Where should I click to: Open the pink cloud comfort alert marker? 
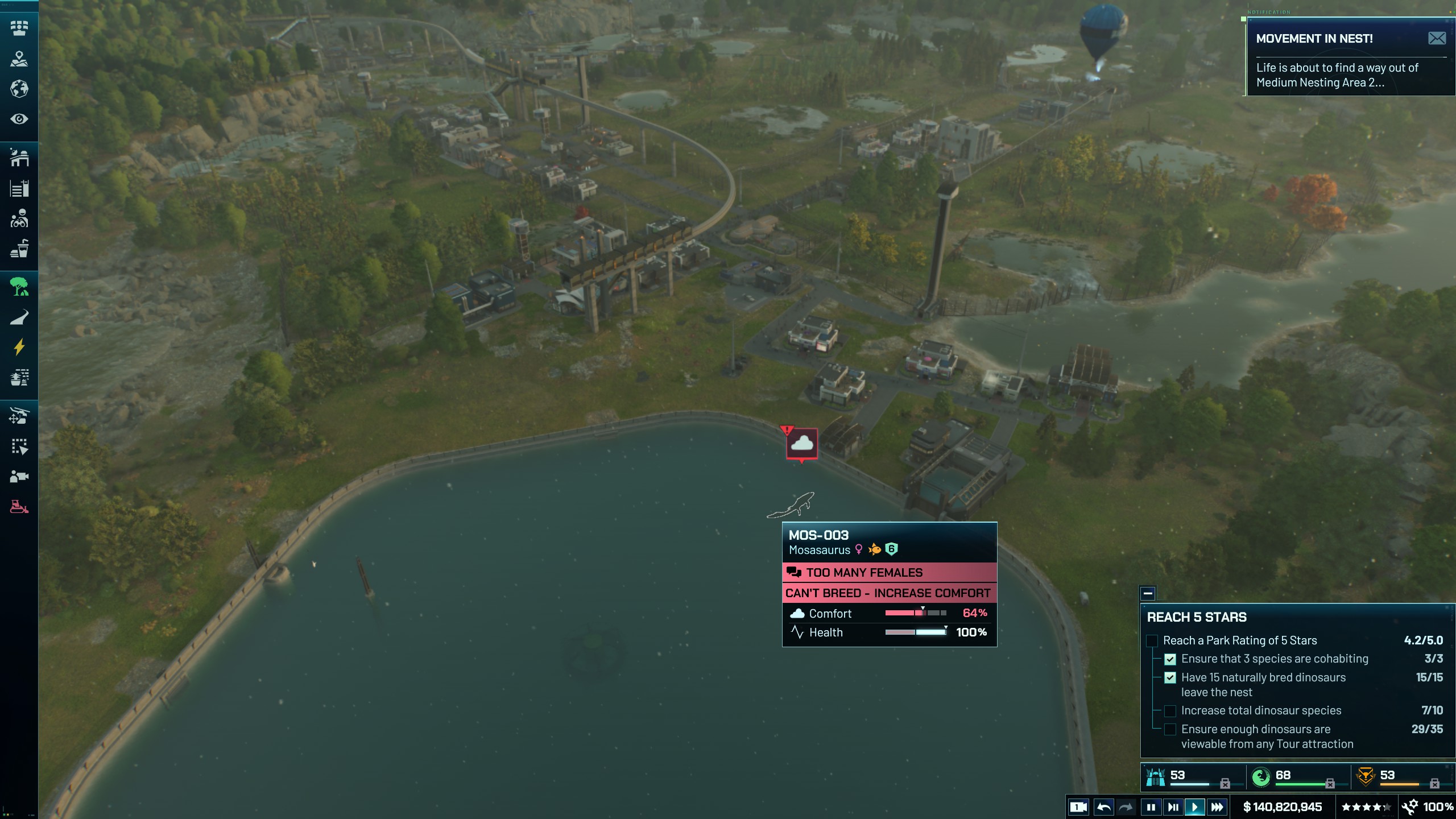(802, 443)
